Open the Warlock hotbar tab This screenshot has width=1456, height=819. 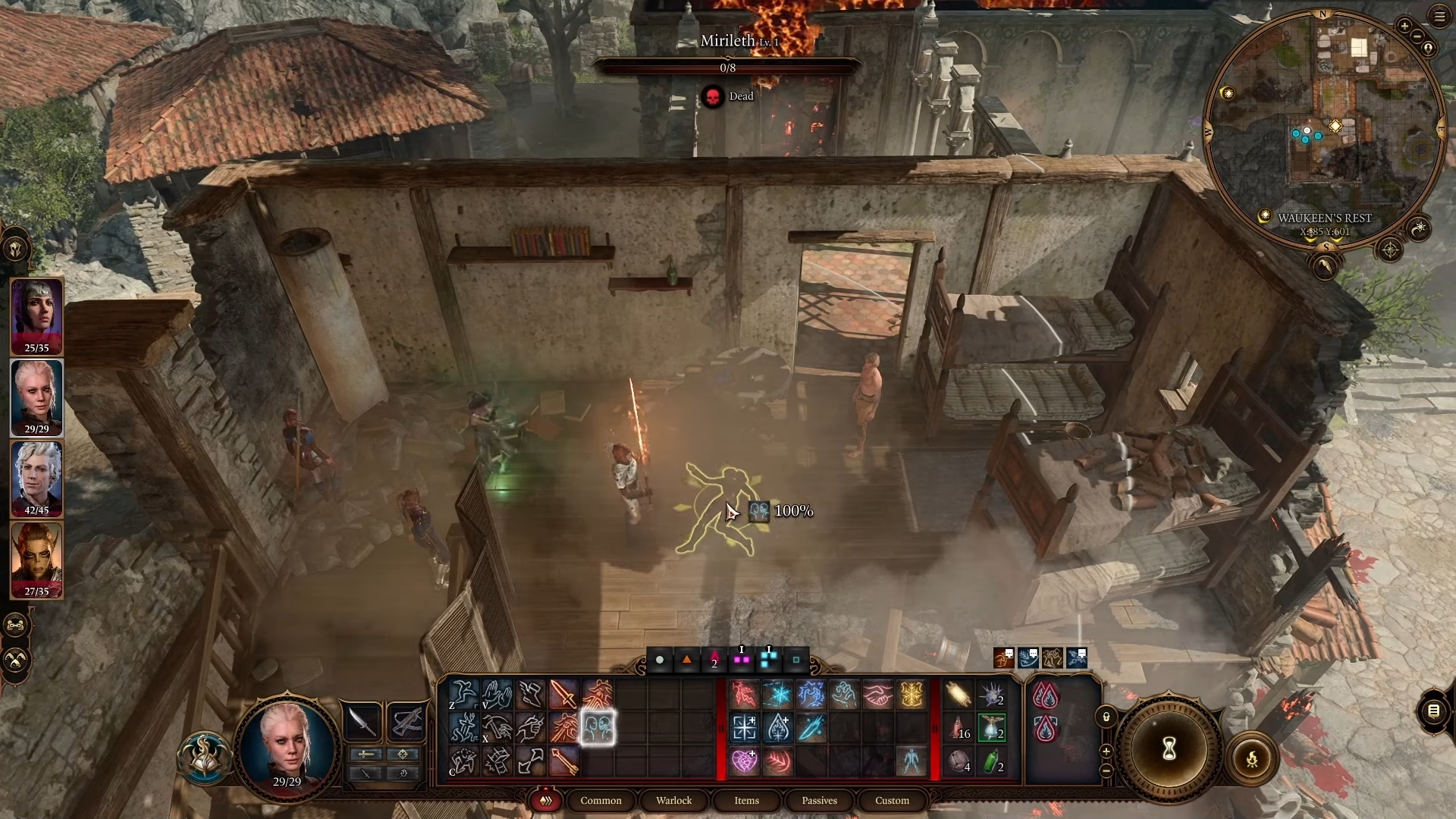[673, 800]
